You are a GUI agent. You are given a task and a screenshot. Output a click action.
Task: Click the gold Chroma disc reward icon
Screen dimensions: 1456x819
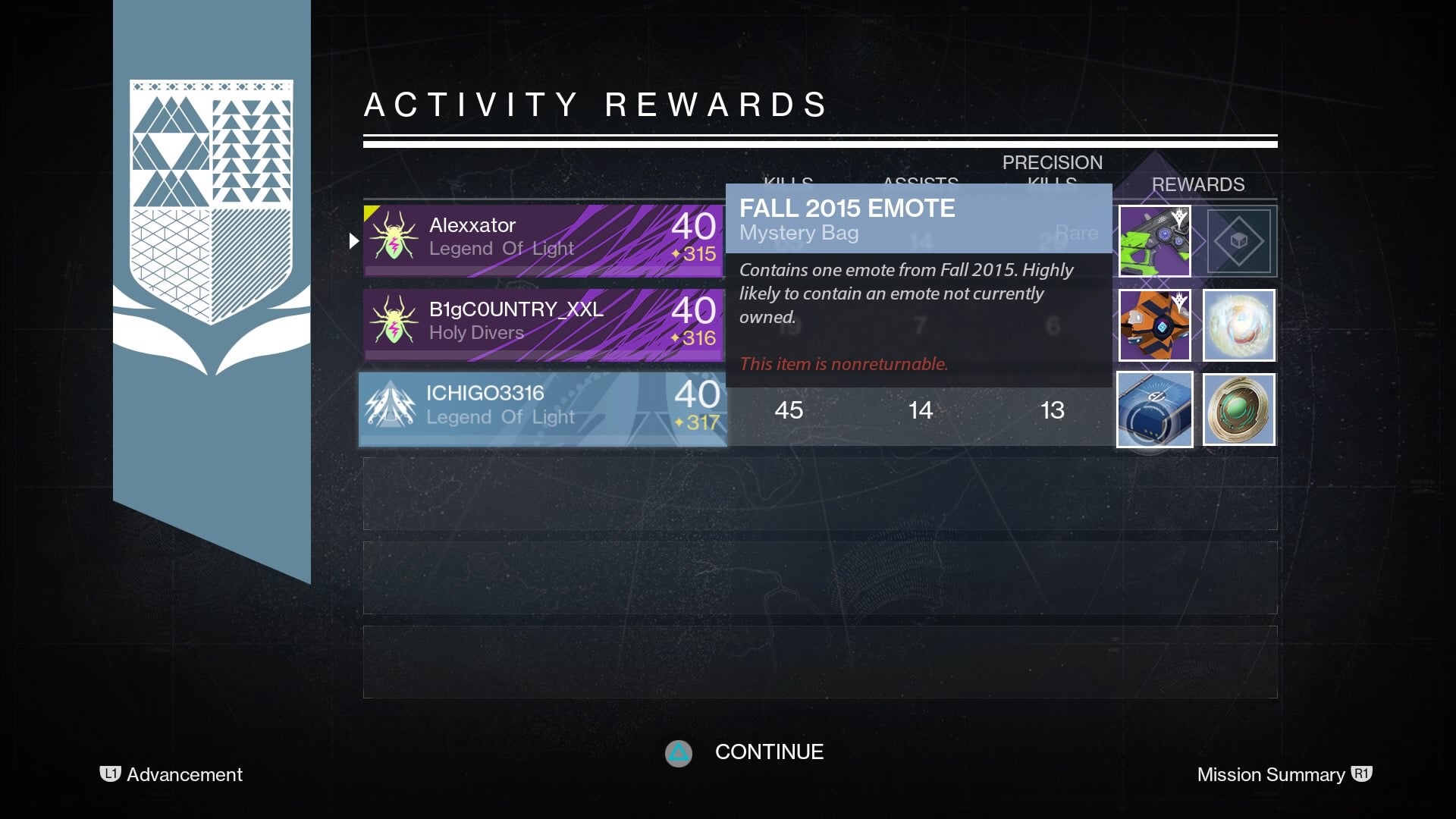pos(1239,409)
